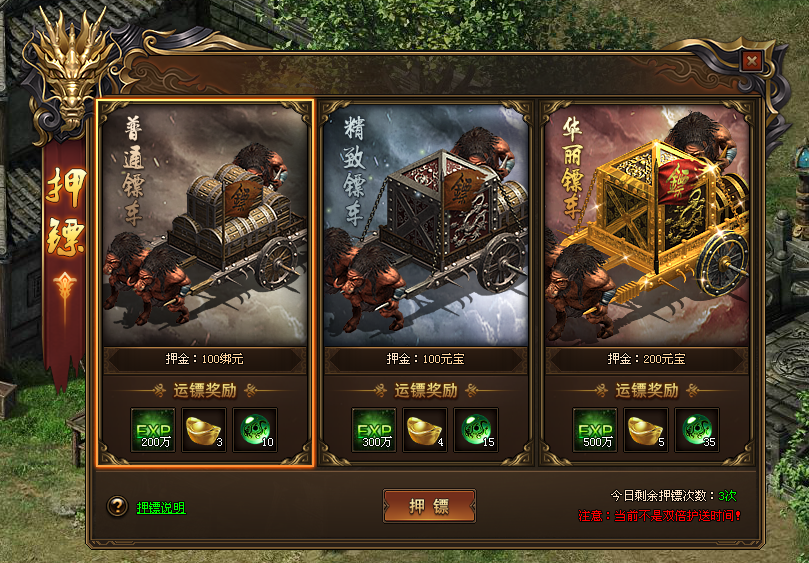Open the 押镖说明 help link
This screenshot has height=563, width=809.
161,508
